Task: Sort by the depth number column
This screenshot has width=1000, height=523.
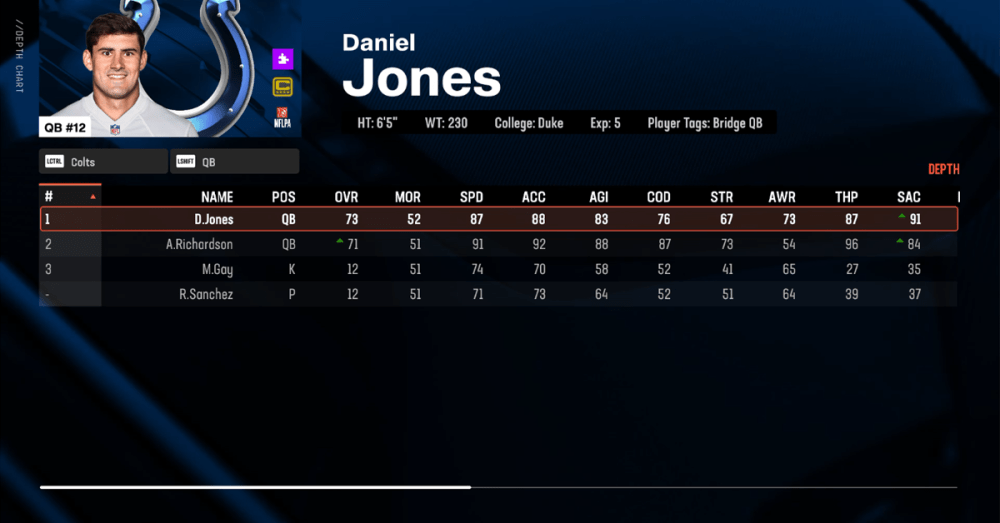Action: pyautogui.click(x=69, y=197)
